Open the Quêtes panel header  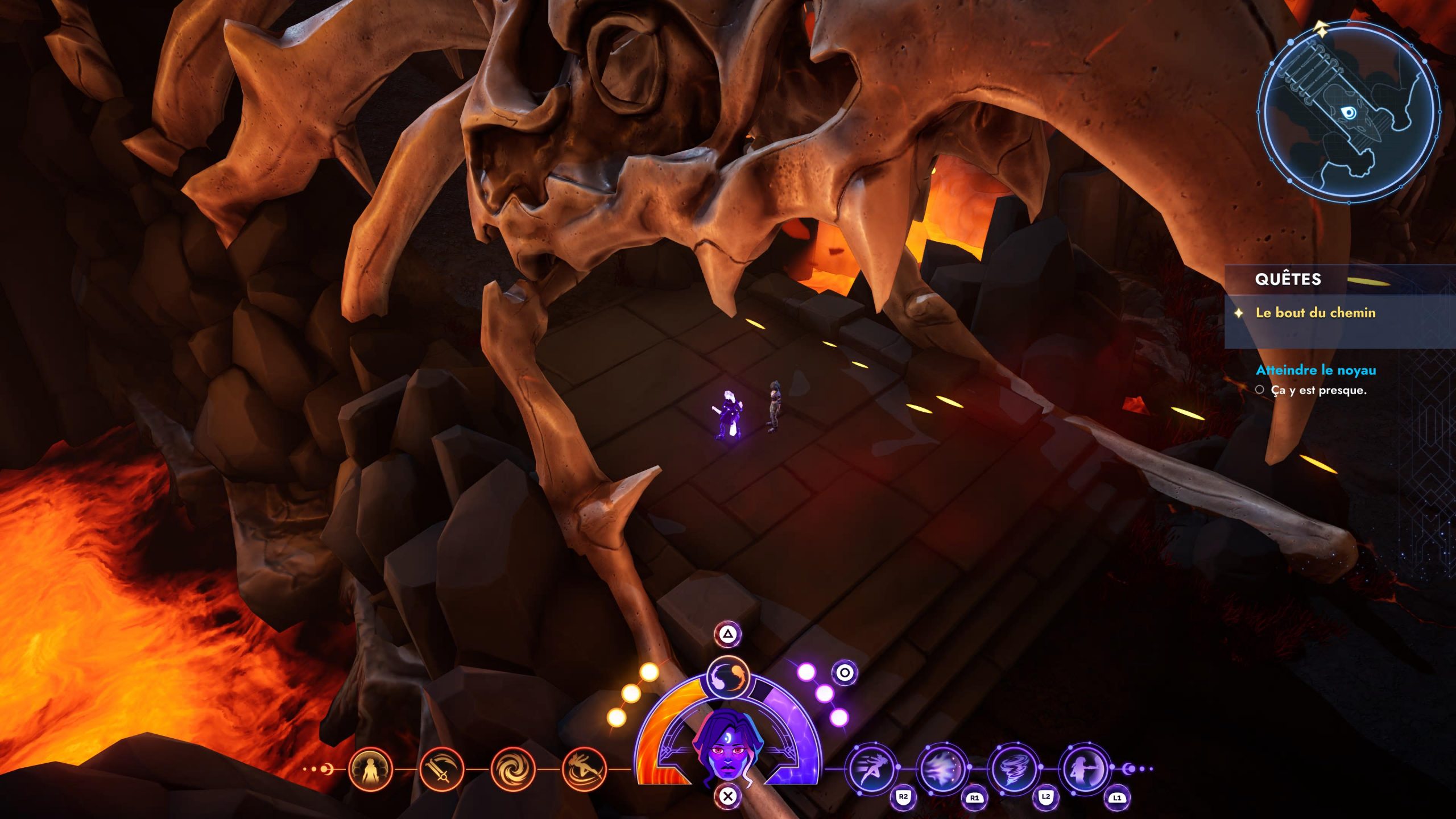(x=1288, y=279)
